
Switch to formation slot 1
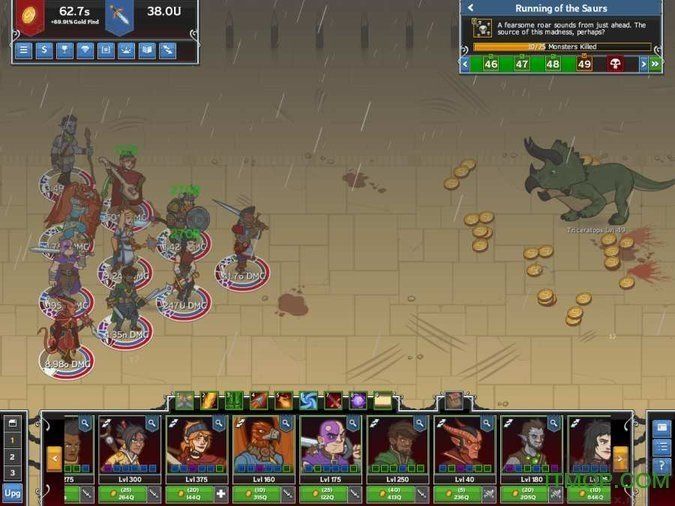click(x=12, y=440)
